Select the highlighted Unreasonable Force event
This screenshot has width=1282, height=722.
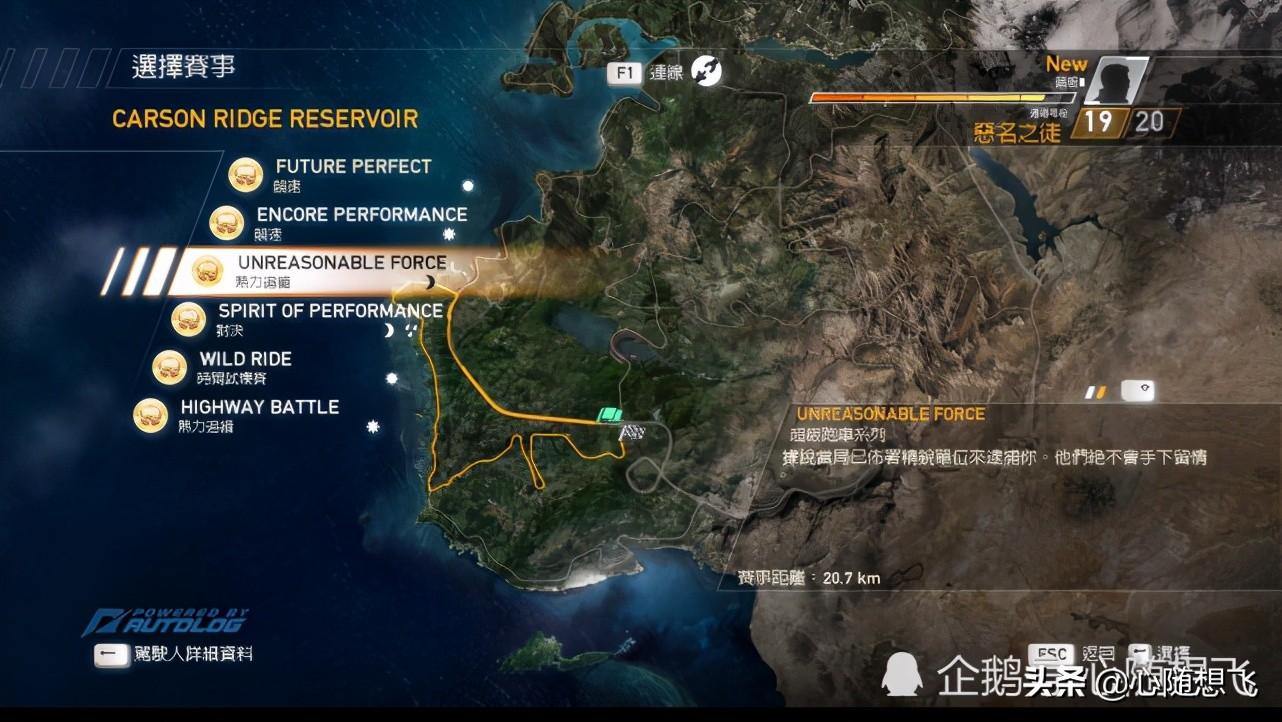tap(341, 263)
